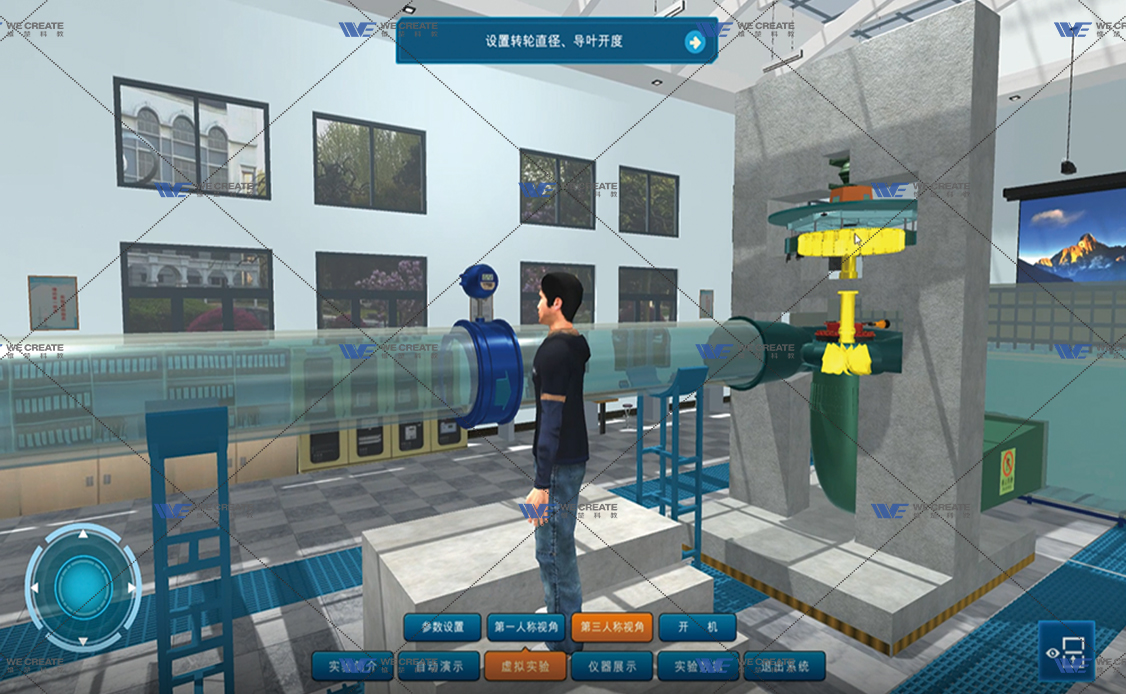Select the 第三人称视角 third-person view button
The height and width of the screenshot is (694, 1126).
click(x=611, y=628)
